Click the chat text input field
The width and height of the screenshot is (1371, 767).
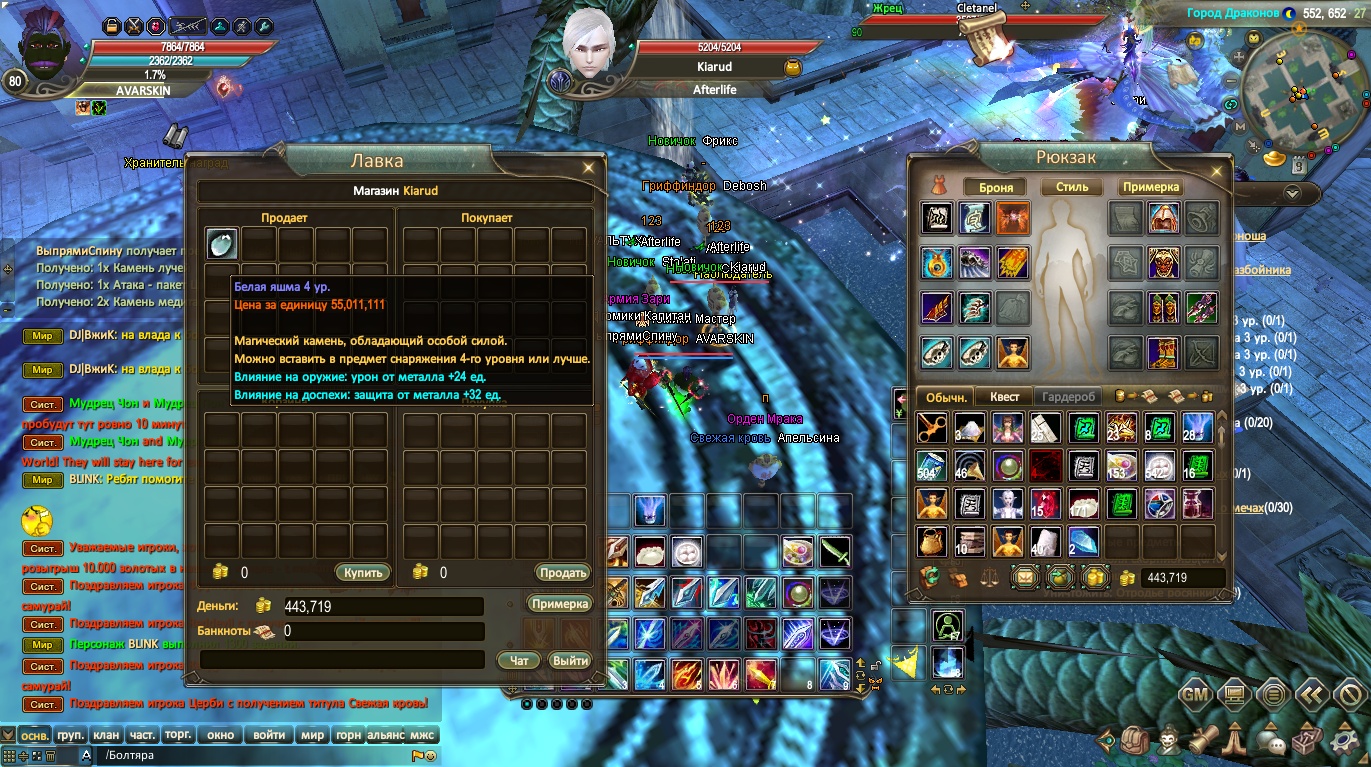pyautogui.click(x=250, y=756)
